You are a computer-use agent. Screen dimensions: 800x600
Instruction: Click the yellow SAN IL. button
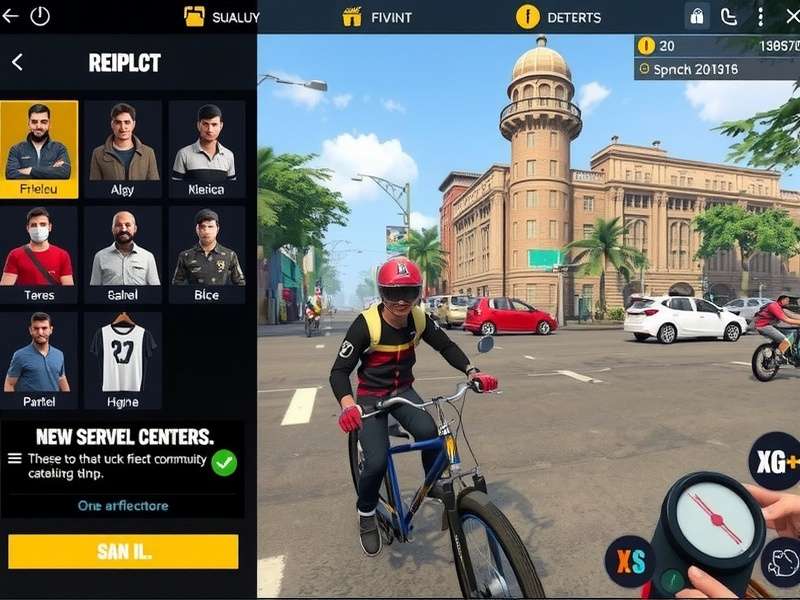click(123, 551)
